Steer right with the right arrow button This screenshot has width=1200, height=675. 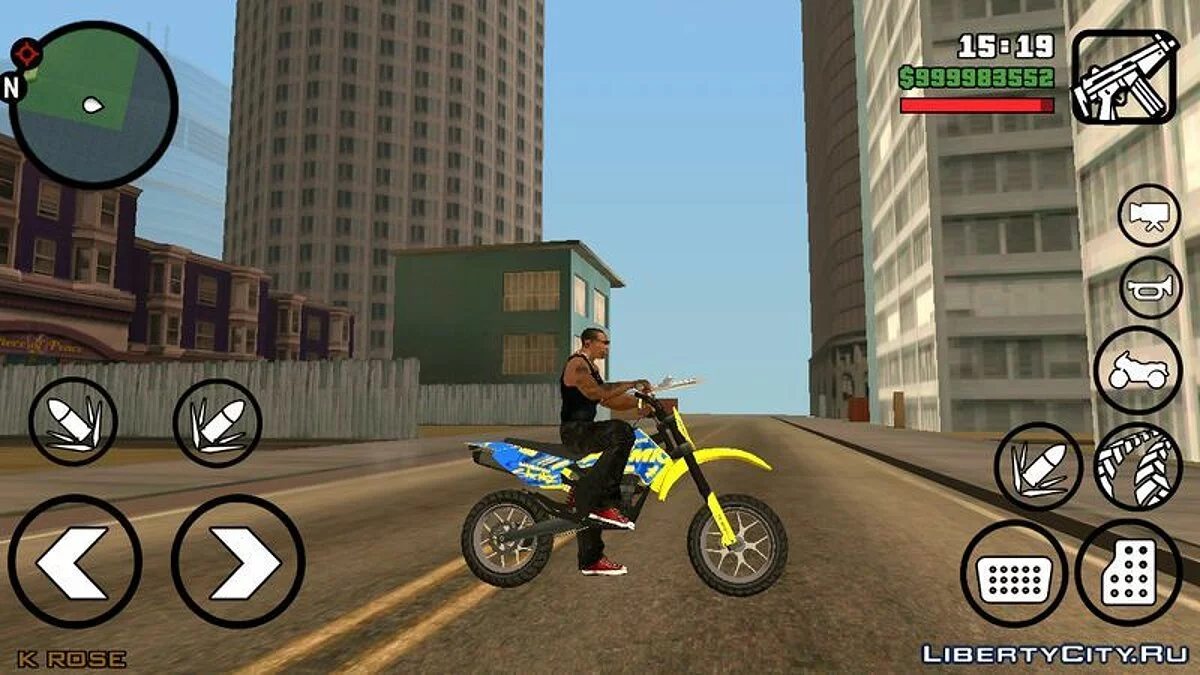pyautogui.click(x=238, y=561)
